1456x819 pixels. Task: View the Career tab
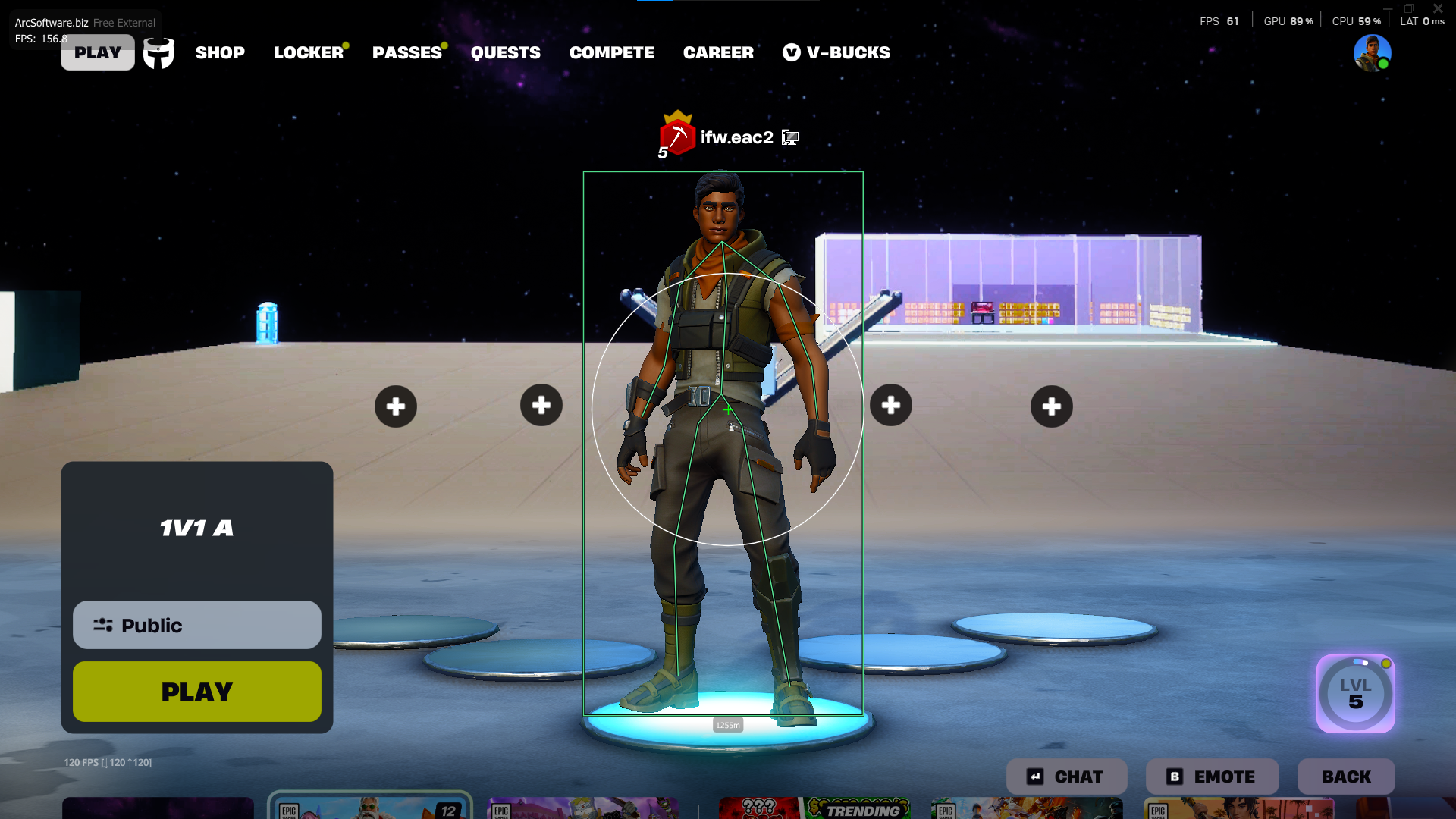tap(718, 52)
